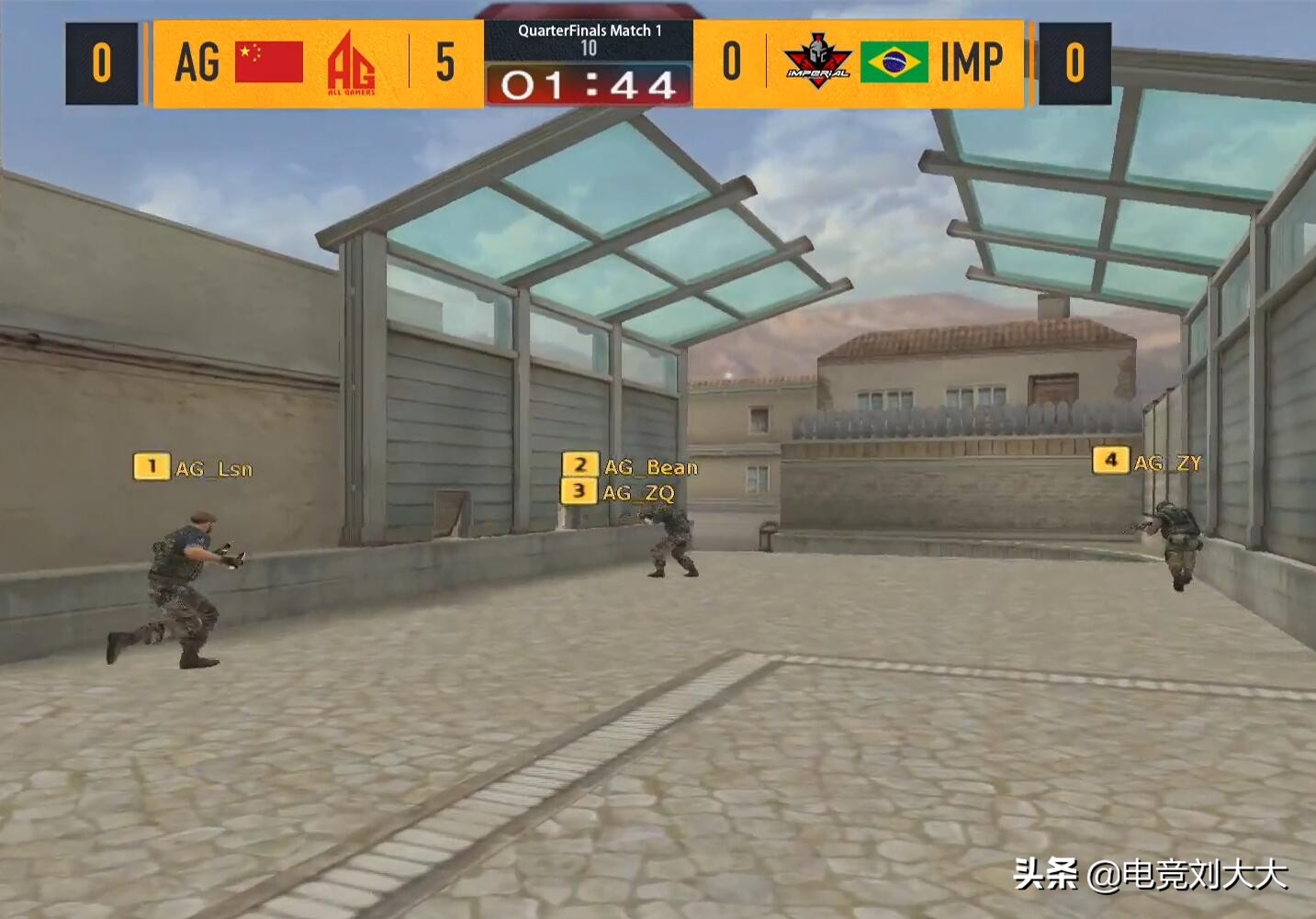Screen dimensions: 1316x919
Task: Pick the AG_ZQ player label
Action: (x=619, y=492)
